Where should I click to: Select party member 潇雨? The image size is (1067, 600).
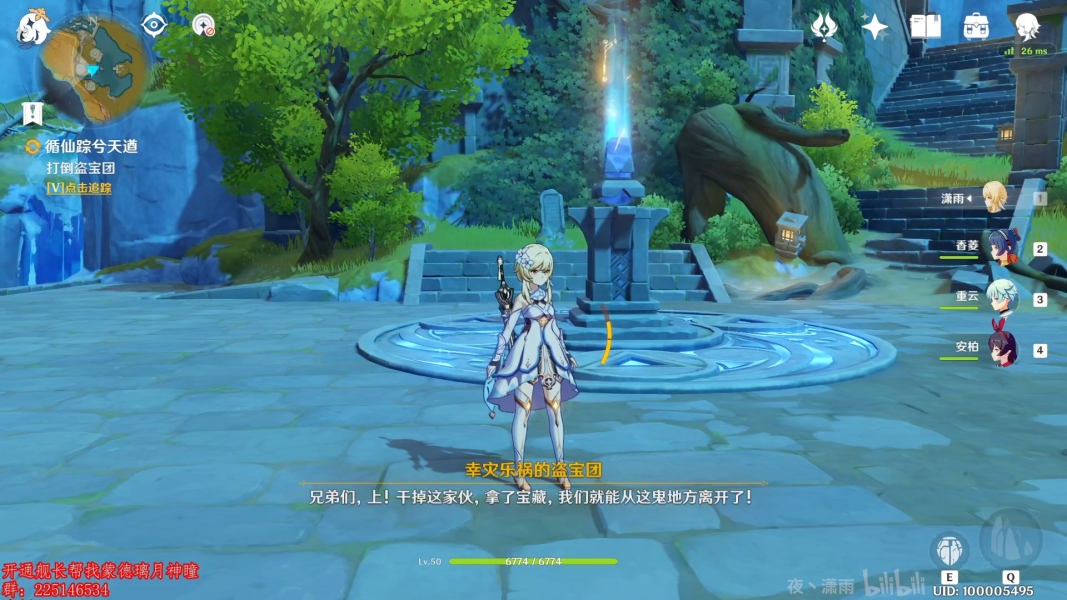click(994, 197)
